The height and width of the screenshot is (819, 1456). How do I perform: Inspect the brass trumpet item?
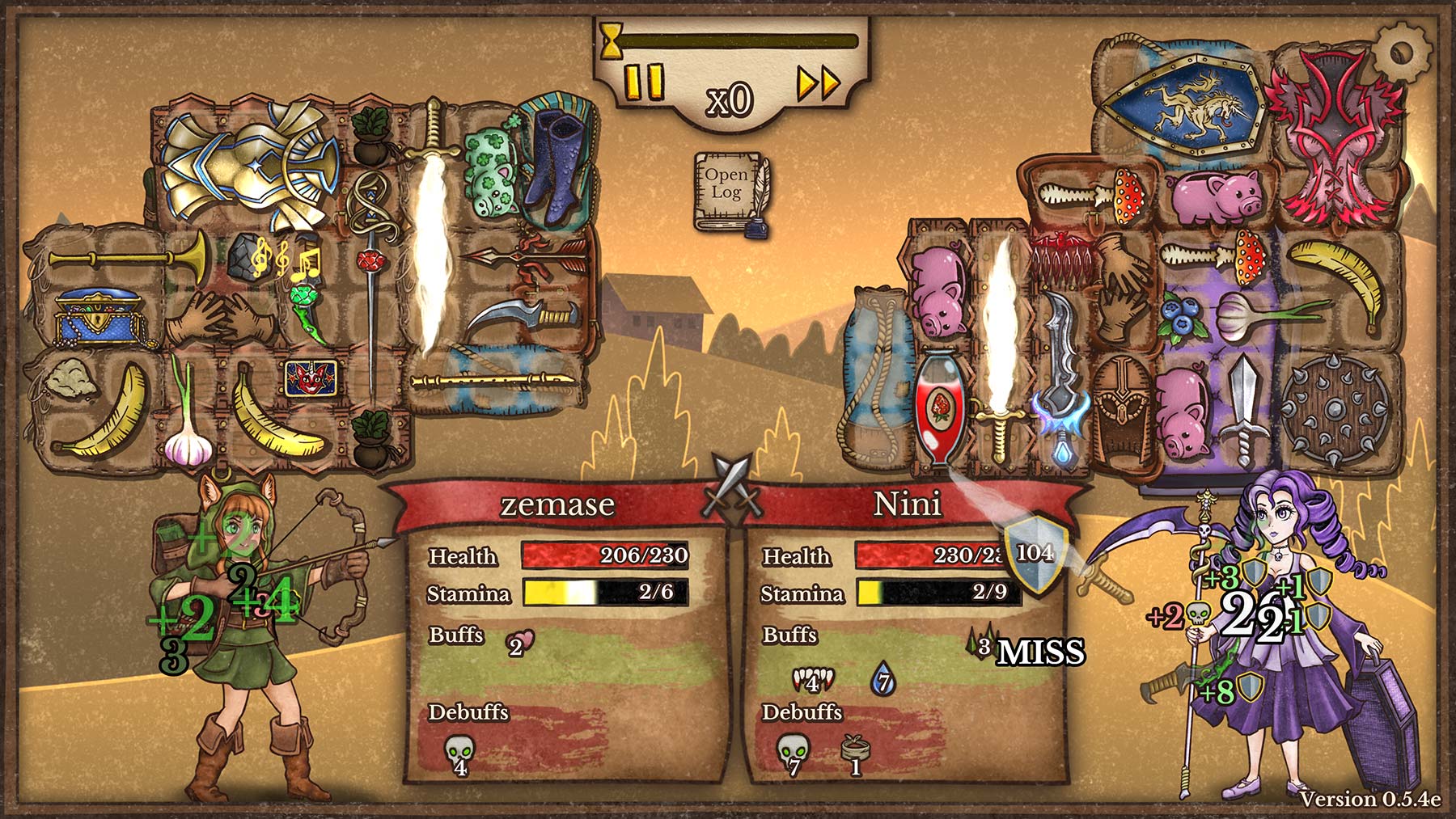[128, 258]
